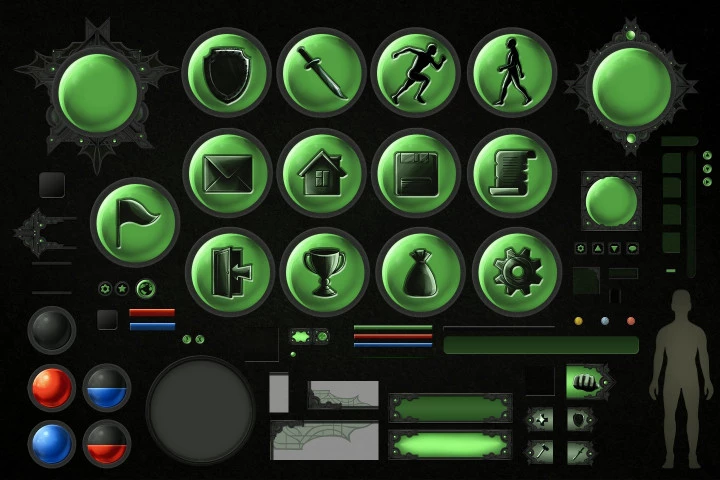Choose the walking figure button

coord(511,72)
